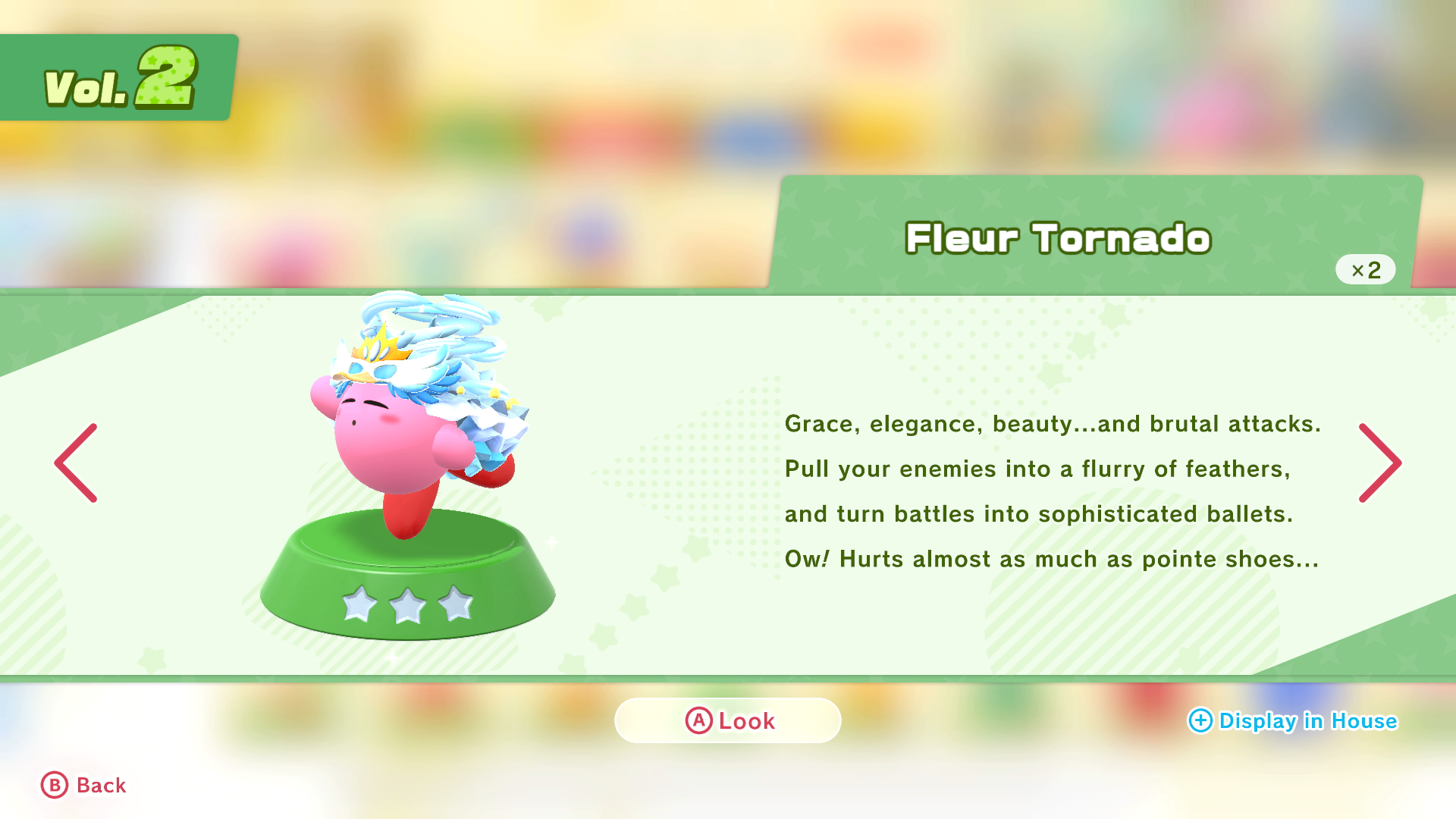Select the Look button

pyautogui.click(x=728, y=720)
